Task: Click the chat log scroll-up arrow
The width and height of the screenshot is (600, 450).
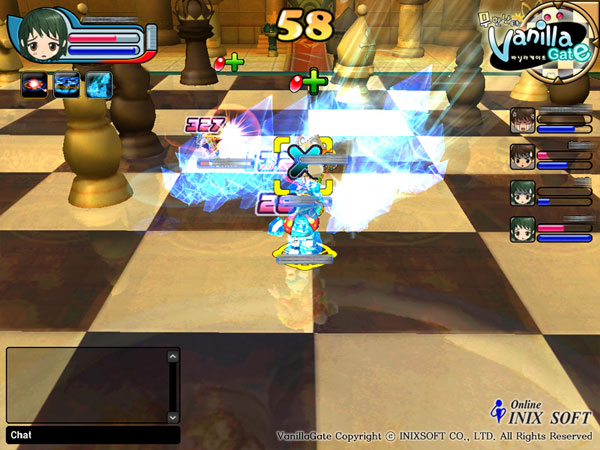Action: coord(173,354)
